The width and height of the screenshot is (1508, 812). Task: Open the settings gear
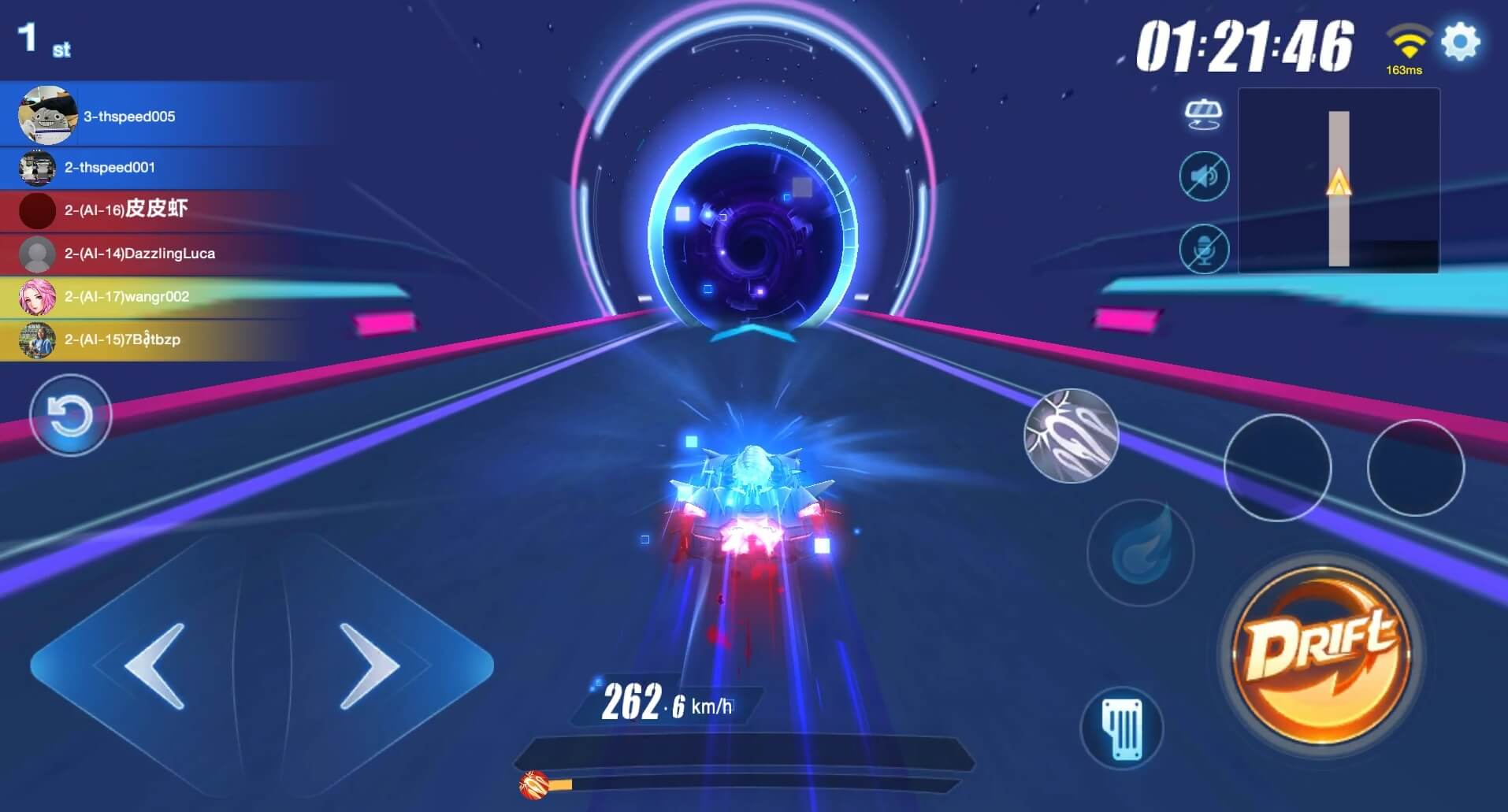pos(1460,42)
